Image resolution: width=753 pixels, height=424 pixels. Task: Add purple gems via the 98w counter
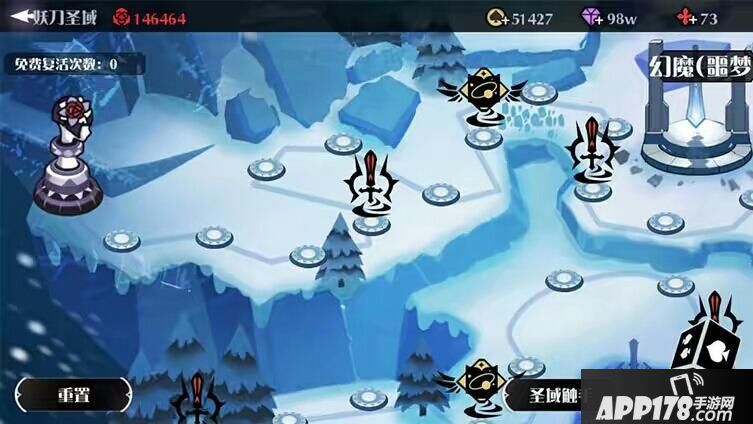[x=611, y=18]
